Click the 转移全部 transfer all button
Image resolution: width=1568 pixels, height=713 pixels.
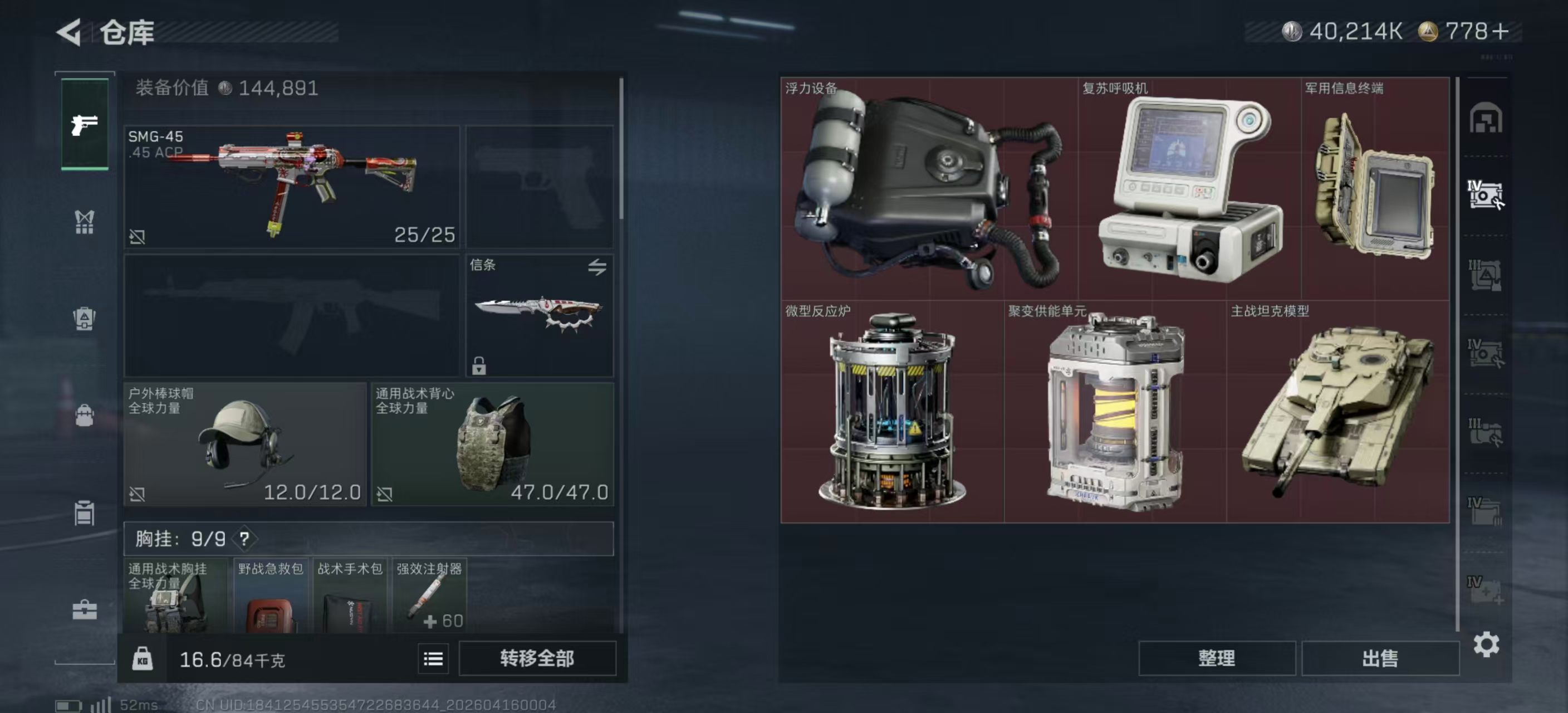pos(537,658)
